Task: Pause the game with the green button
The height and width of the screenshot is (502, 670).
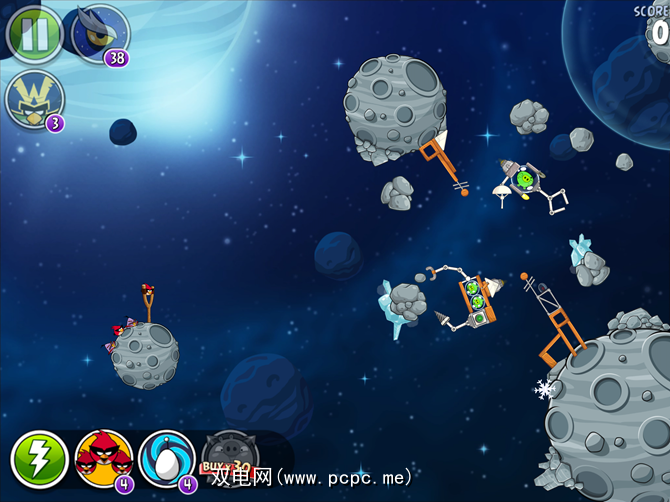Action: coord(35,31)
